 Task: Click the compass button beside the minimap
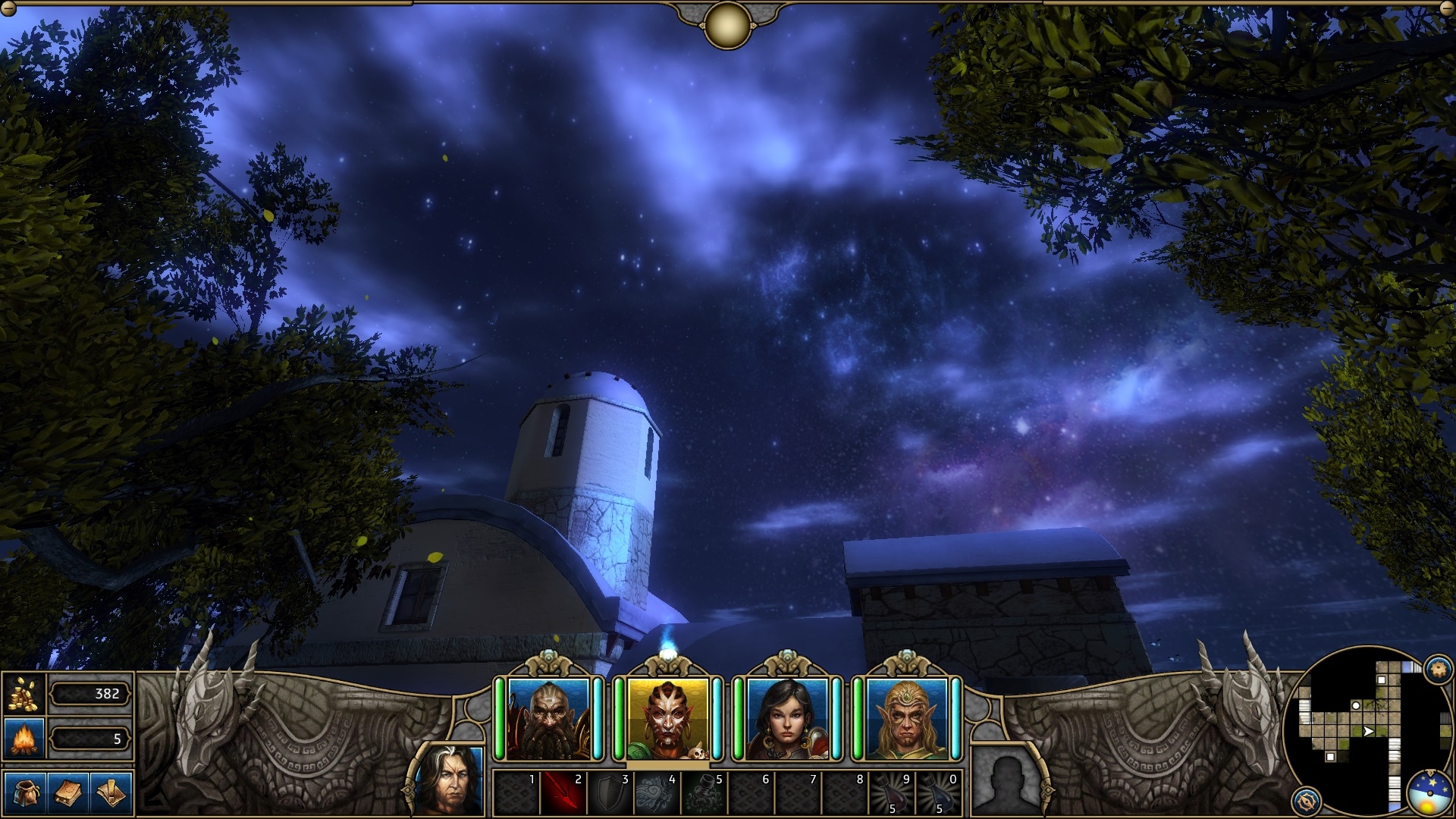(1307, 800)
